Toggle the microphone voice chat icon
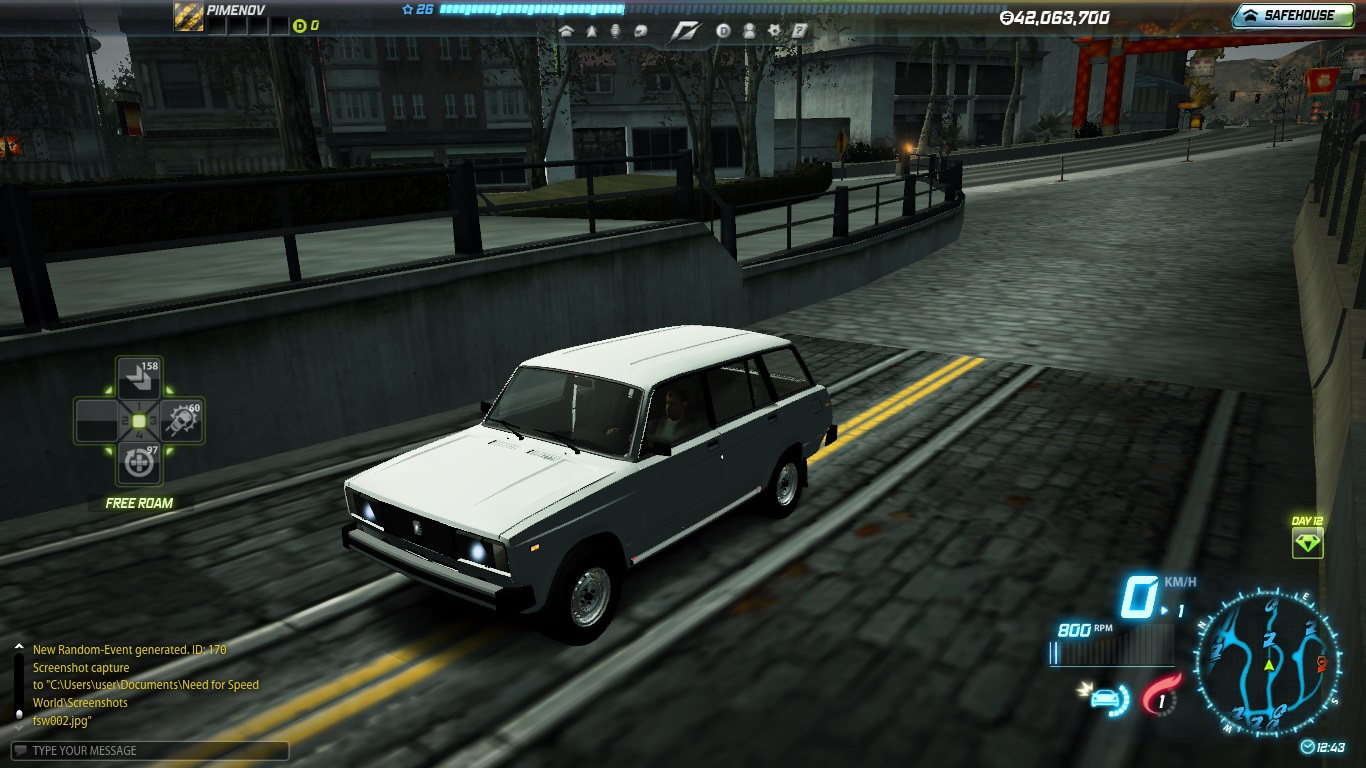Screen dimensions: 1366x768 (615, 31)
